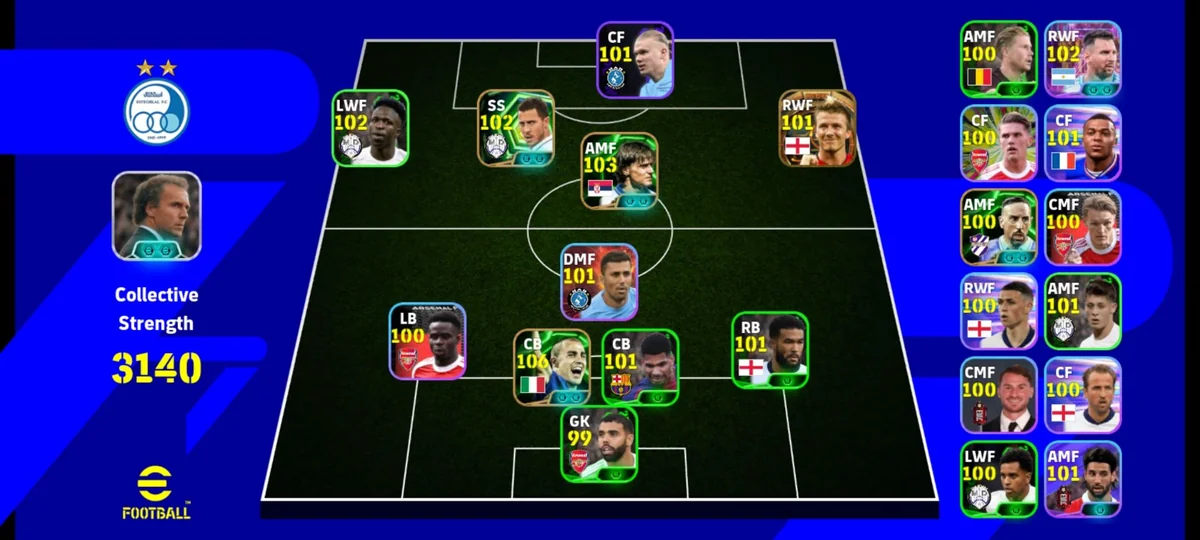Select the CB 101 defender card
Viewport: 1200px width, 540px height.
coord(640,367)
